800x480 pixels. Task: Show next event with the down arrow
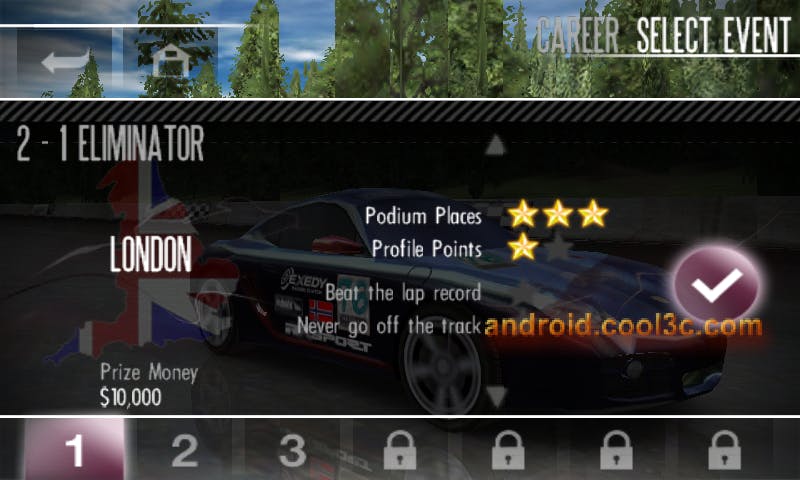coord(495,396)
